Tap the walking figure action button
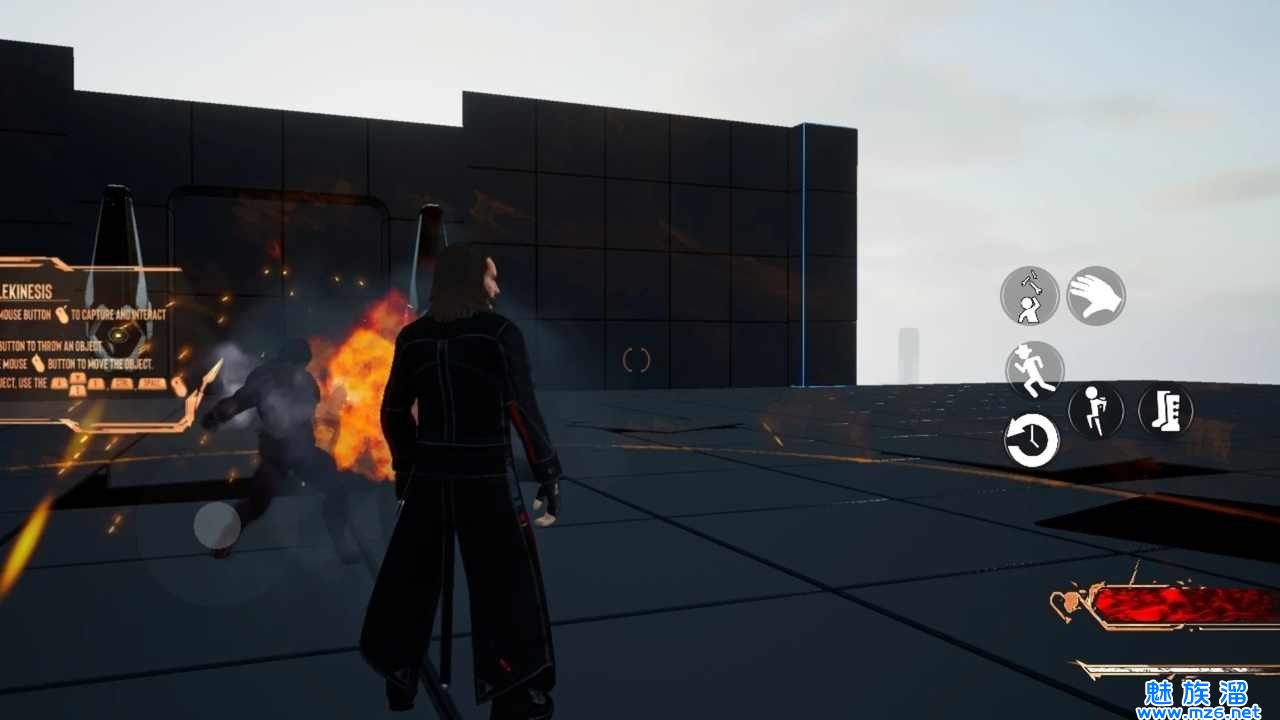Viewport: 1280px width, 720px height. coord(1096,411)
